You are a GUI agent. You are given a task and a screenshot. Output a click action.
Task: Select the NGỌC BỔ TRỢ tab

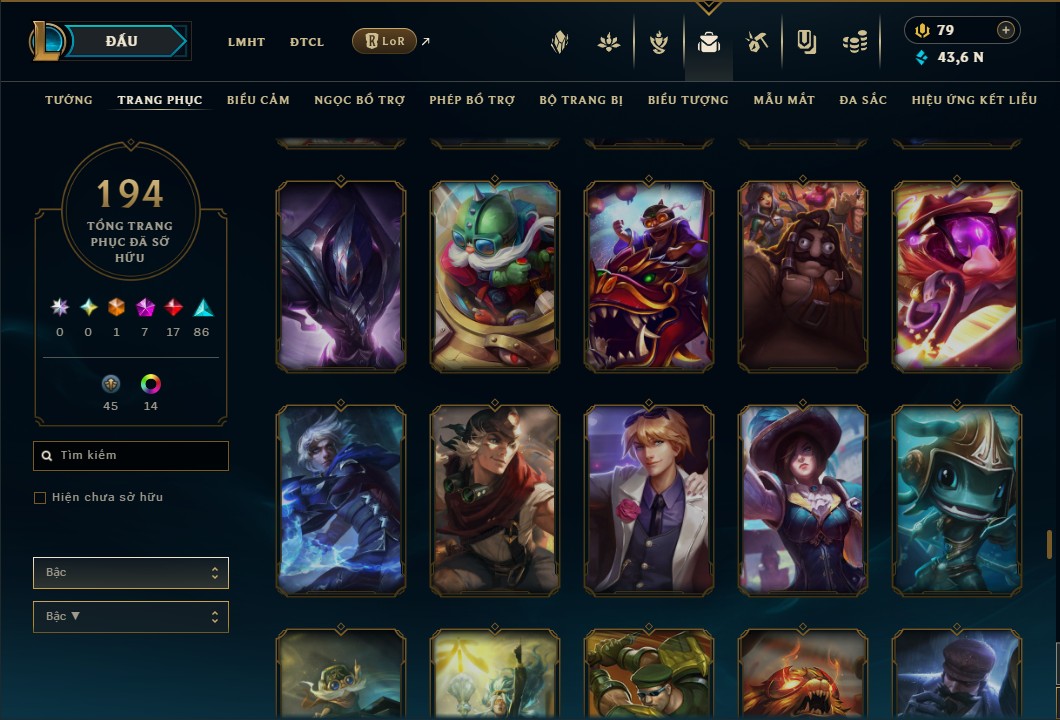(x=359, y=100)
